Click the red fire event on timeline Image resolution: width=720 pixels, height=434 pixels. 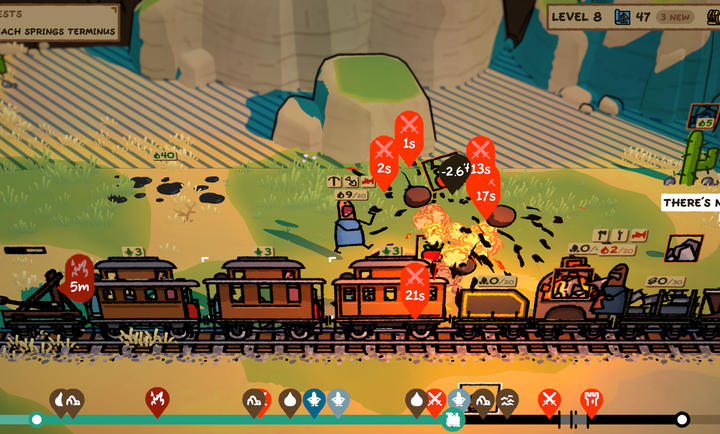[156, 400]
